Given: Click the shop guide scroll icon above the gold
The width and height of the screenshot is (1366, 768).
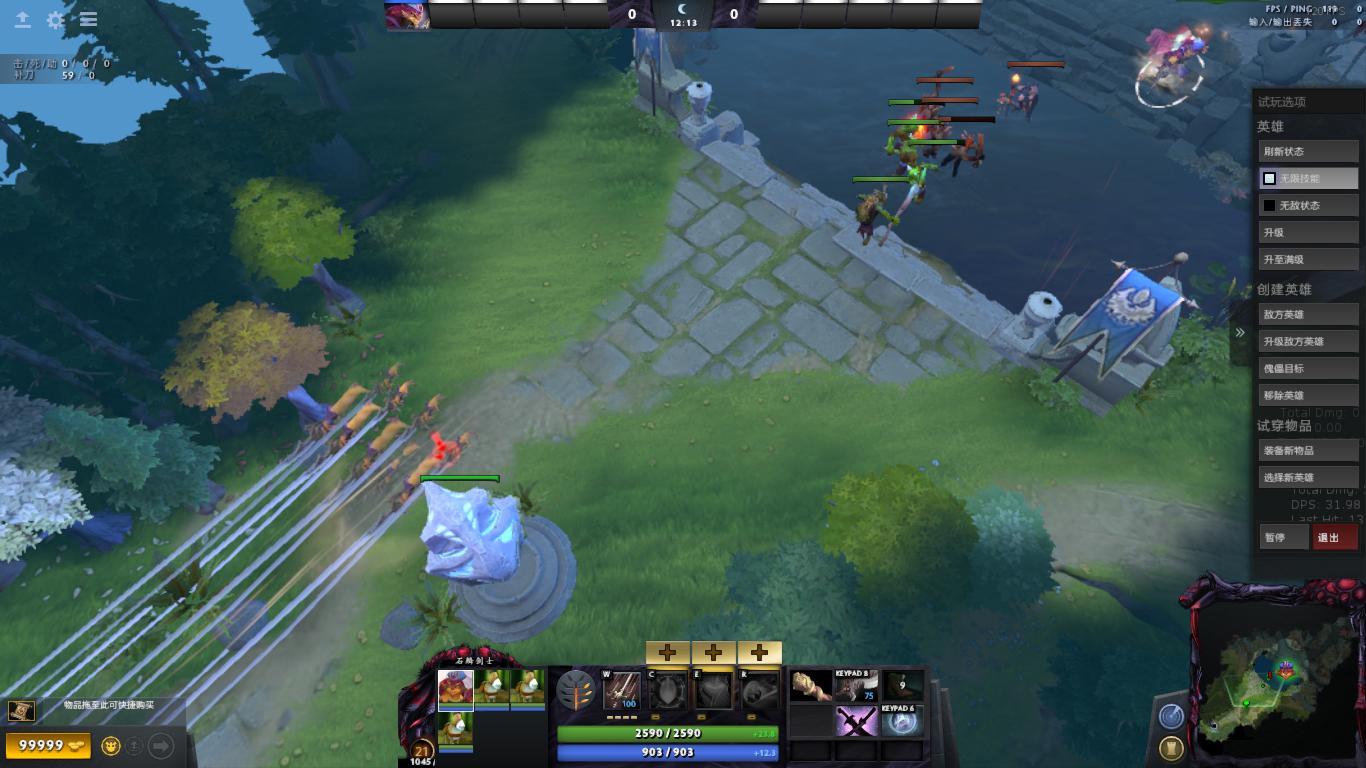Looking at the screenshot, I should 21,709.
